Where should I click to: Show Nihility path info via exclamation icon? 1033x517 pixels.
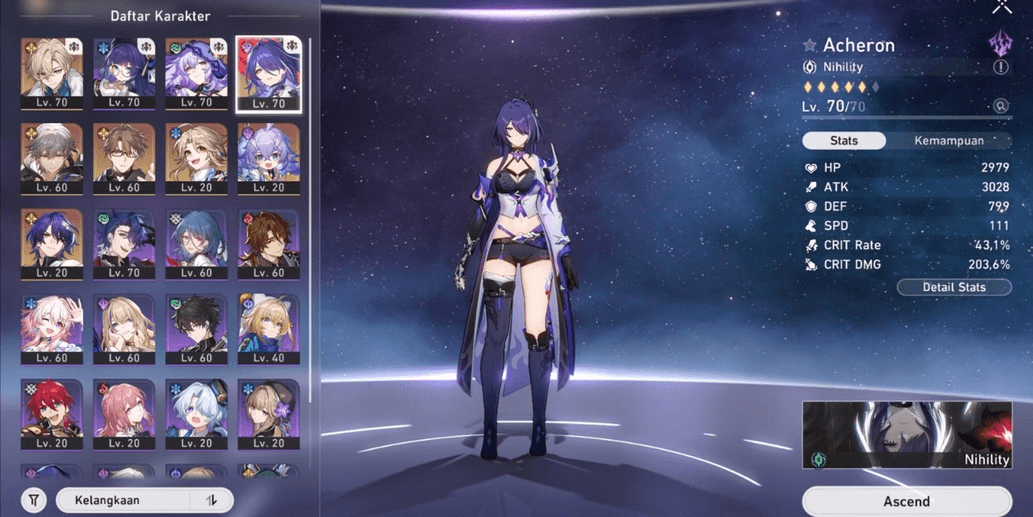[1001, 67]
